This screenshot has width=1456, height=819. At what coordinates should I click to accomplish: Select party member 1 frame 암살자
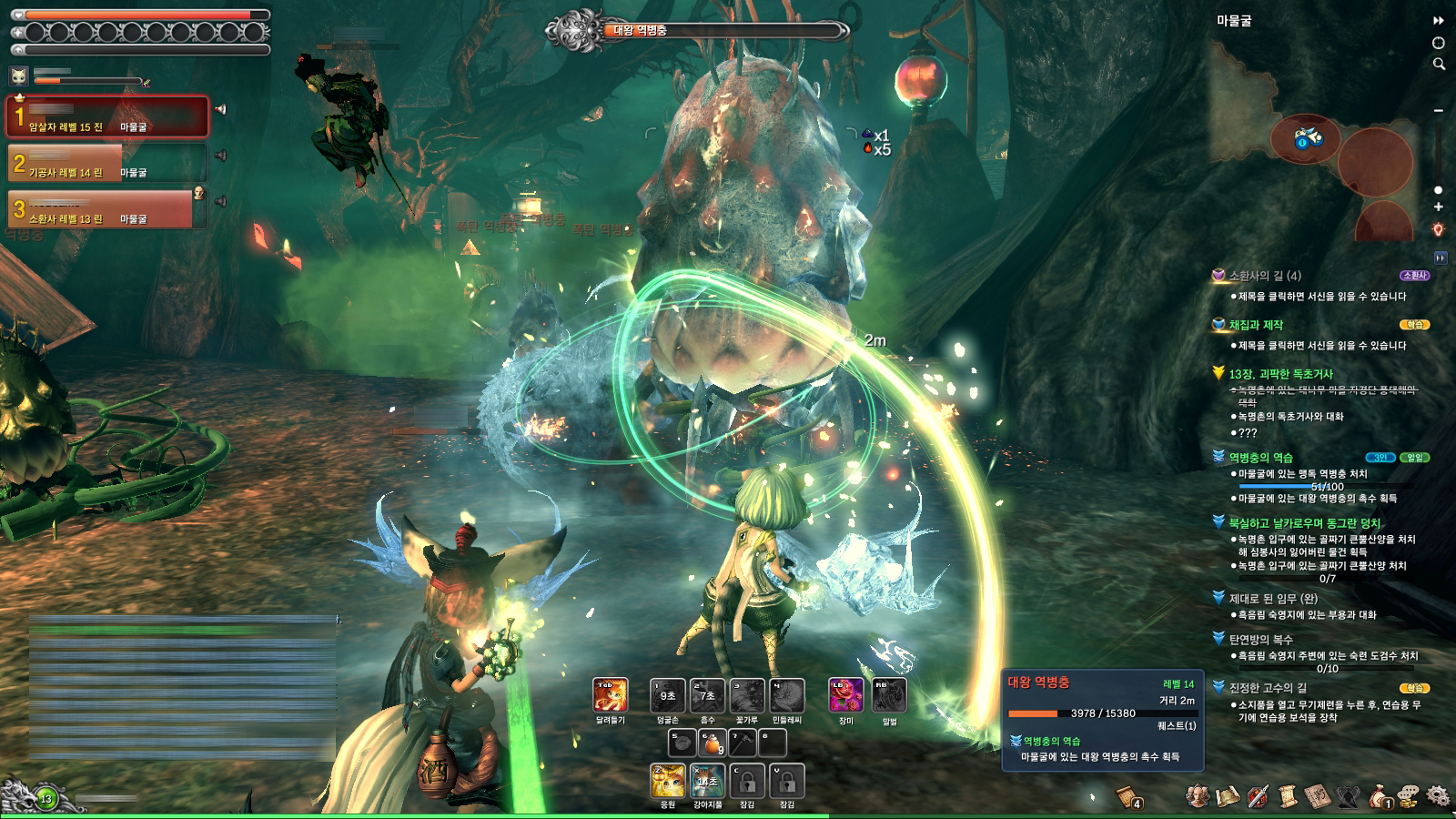107,117
